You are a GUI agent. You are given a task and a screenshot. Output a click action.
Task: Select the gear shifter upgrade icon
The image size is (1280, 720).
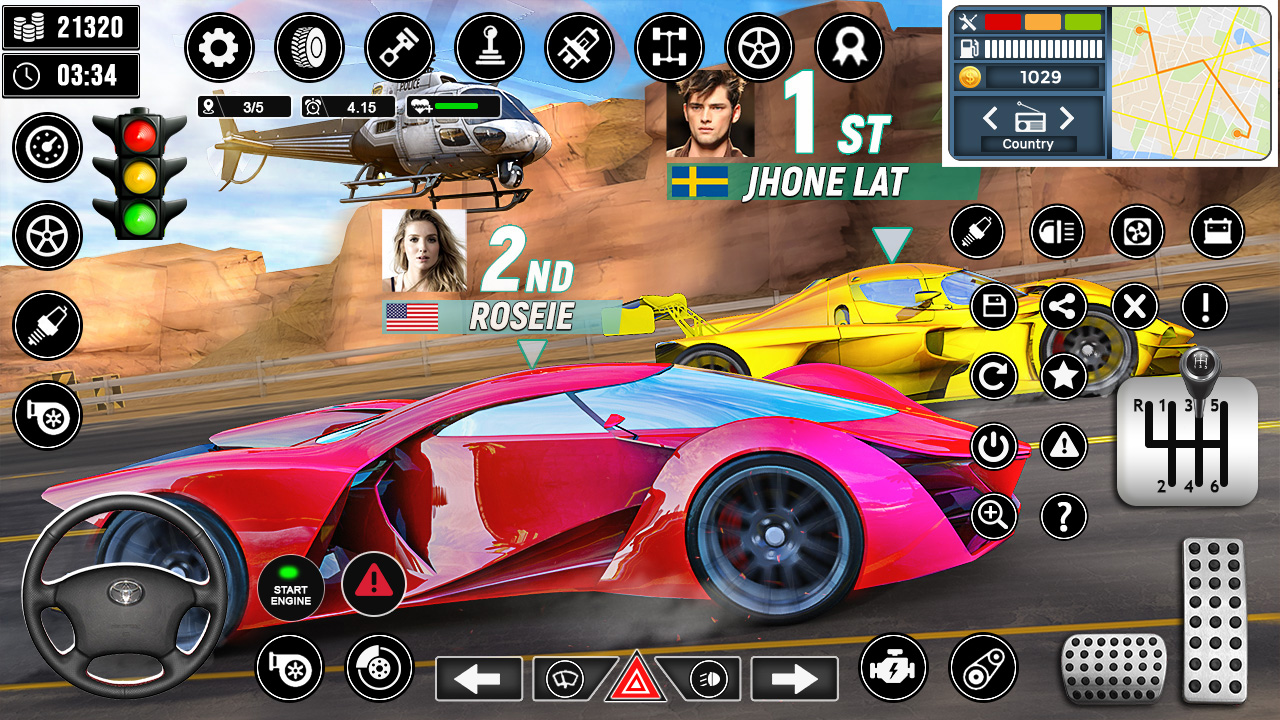(x=487, y=47)
